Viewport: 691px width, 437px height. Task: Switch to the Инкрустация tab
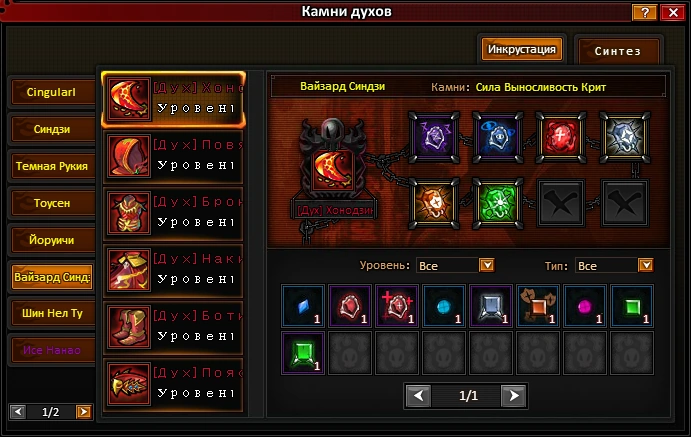tap(519, 48)
